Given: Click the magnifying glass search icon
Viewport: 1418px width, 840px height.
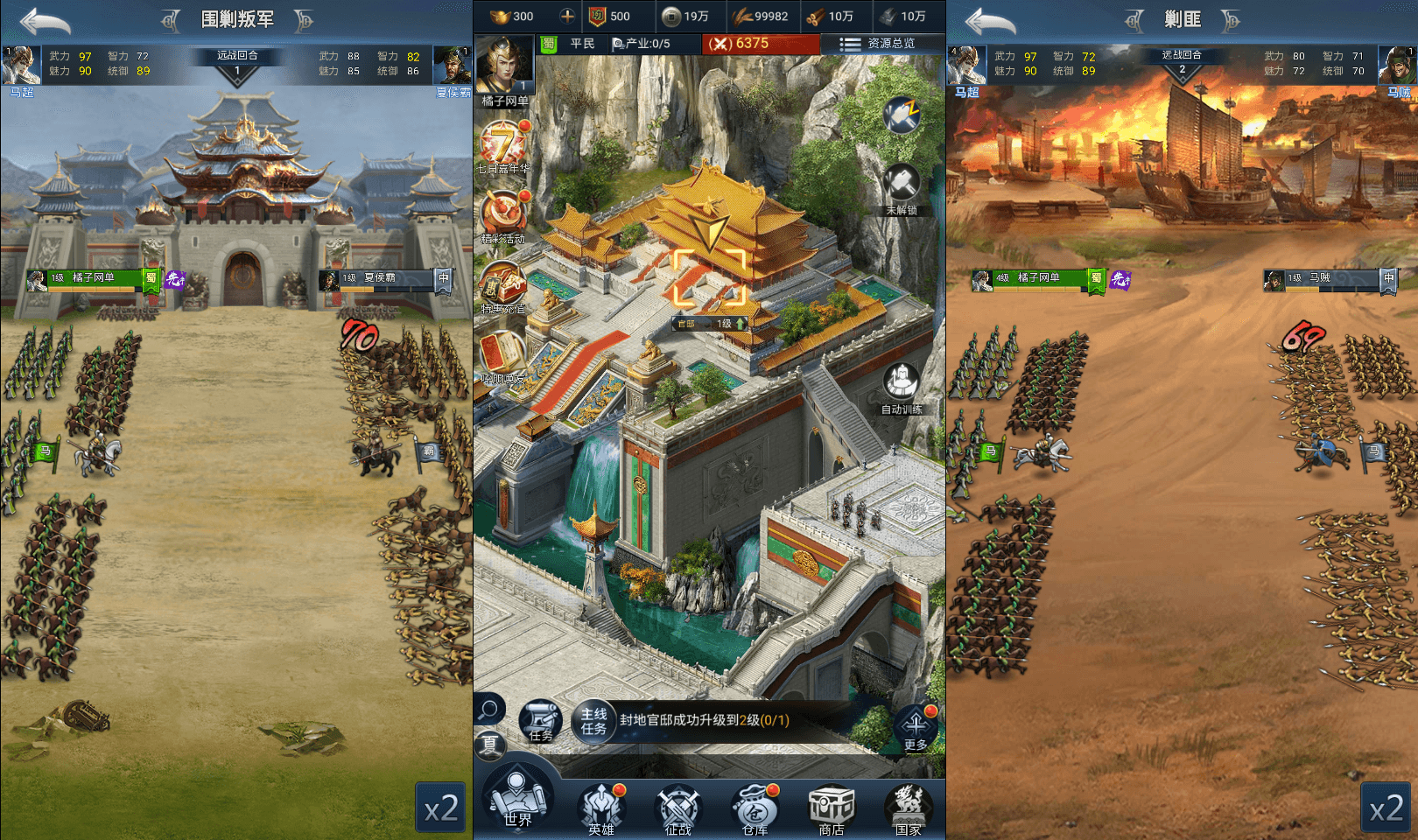Looking at the screenshot, I should [489, 708].
